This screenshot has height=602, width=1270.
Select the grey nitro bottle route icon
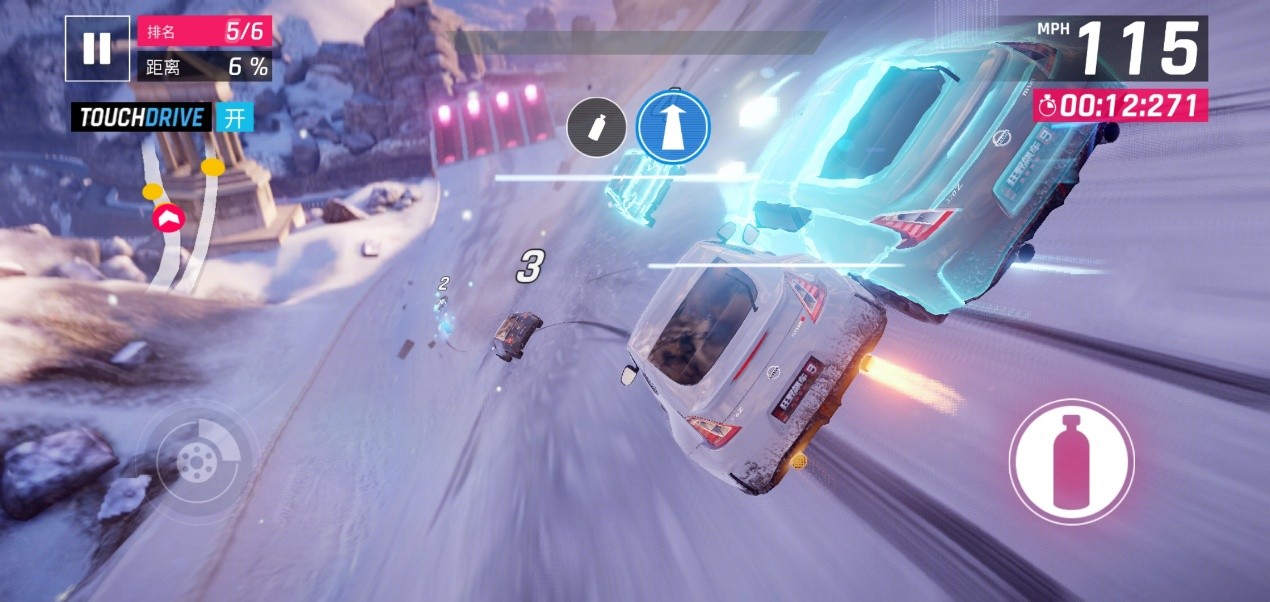pyautogui.click(x=596, y=128)
